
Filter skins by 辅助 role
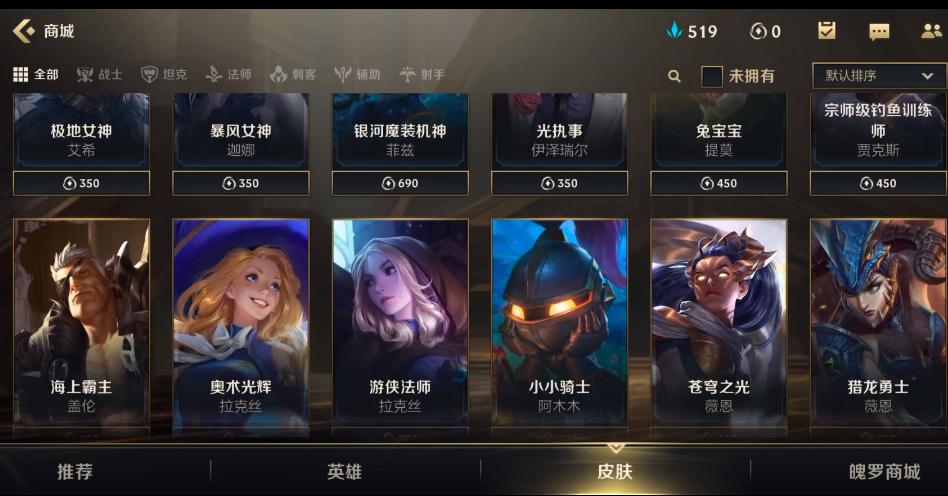coord(357,75)
